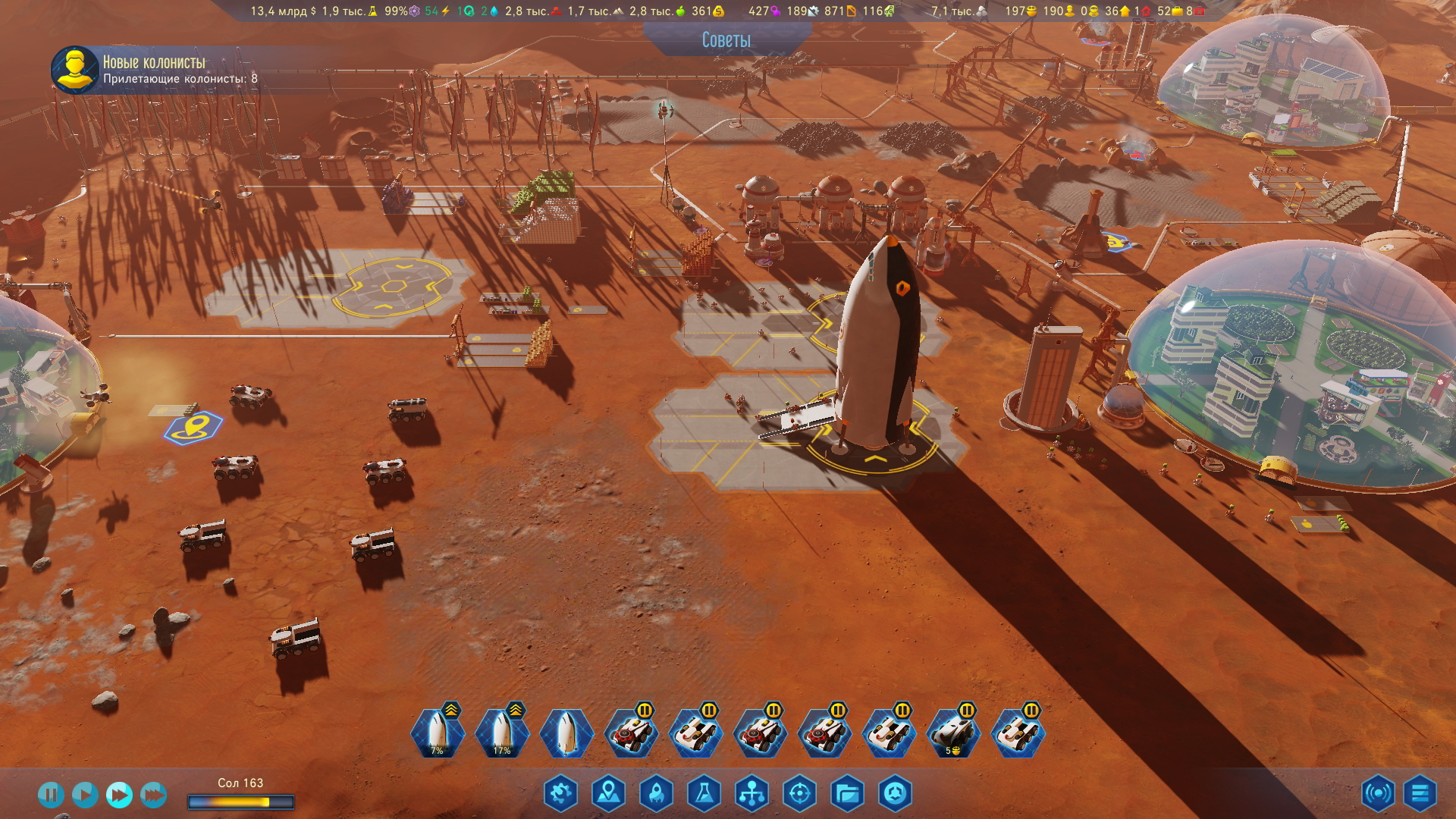This screenshot has width=1456, height=819.
Task: Set double fast-forward game speed
Action: [119, 795]
